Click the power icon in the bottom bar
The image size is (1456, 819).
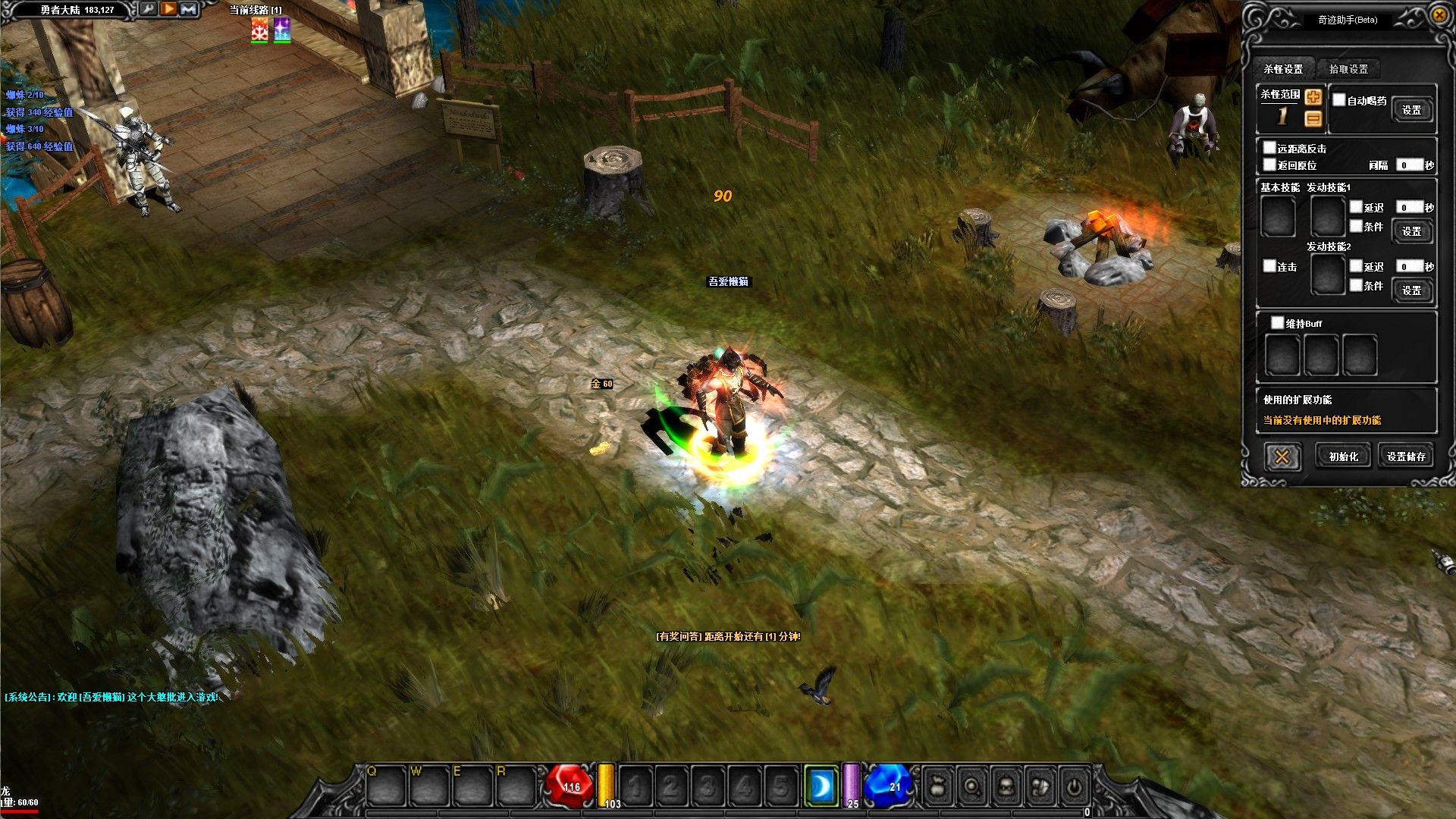pos(1074,787)
